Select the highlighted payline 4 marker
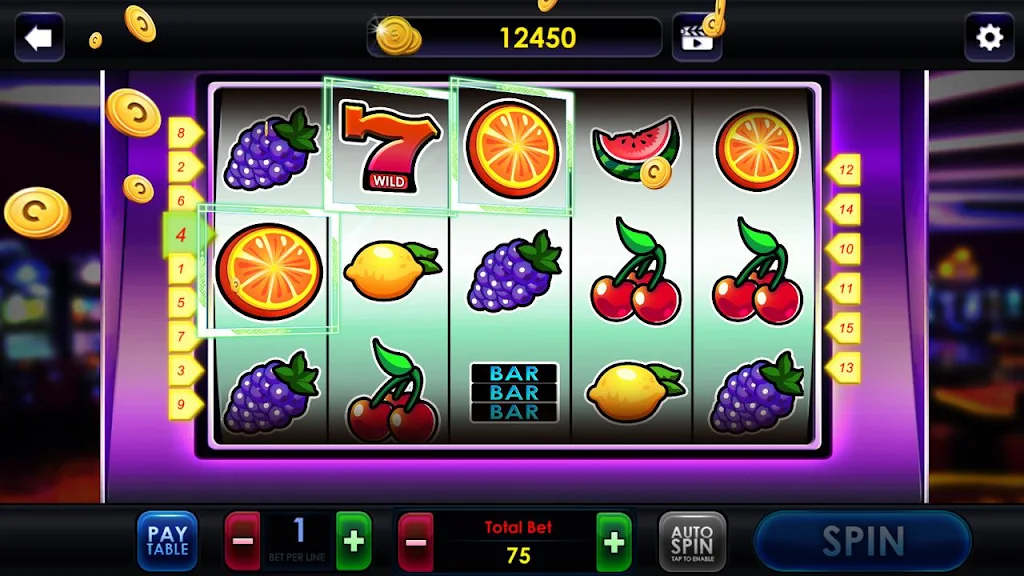Screen dimensions: 1024x576 coord(181,235)
